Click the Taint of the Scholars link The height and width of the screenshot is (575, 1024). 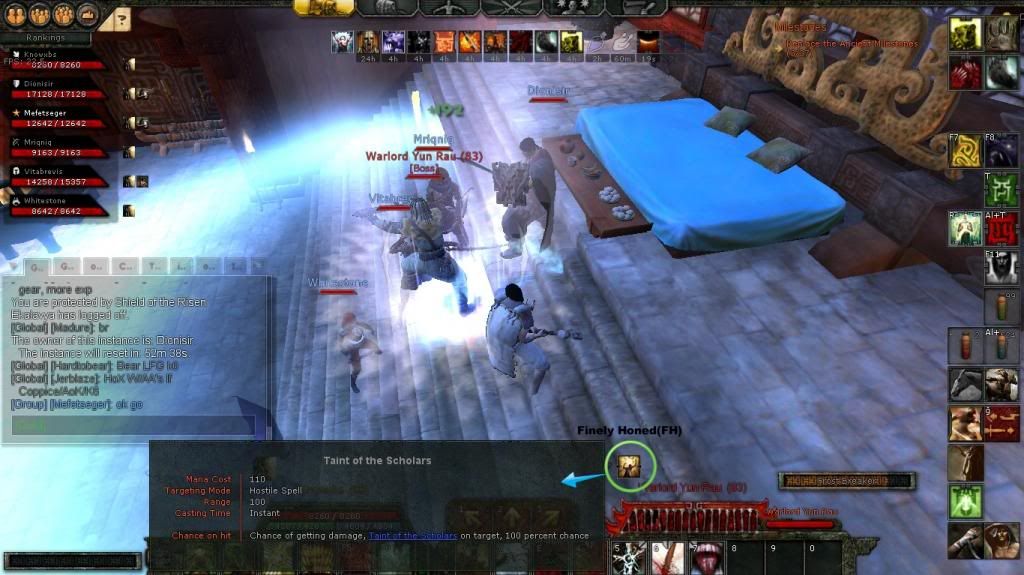(x=412, y=536)
